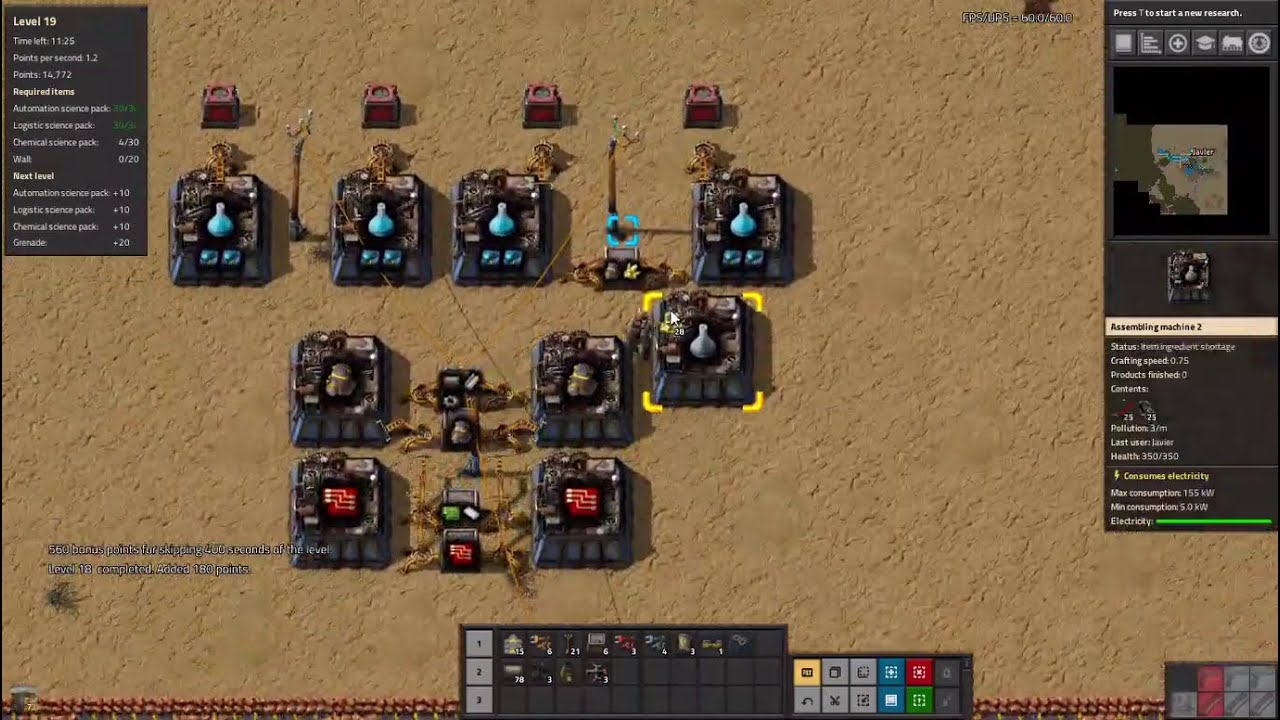
Task: Open the research graduation cap button
Action: (x=1205, y=43)
